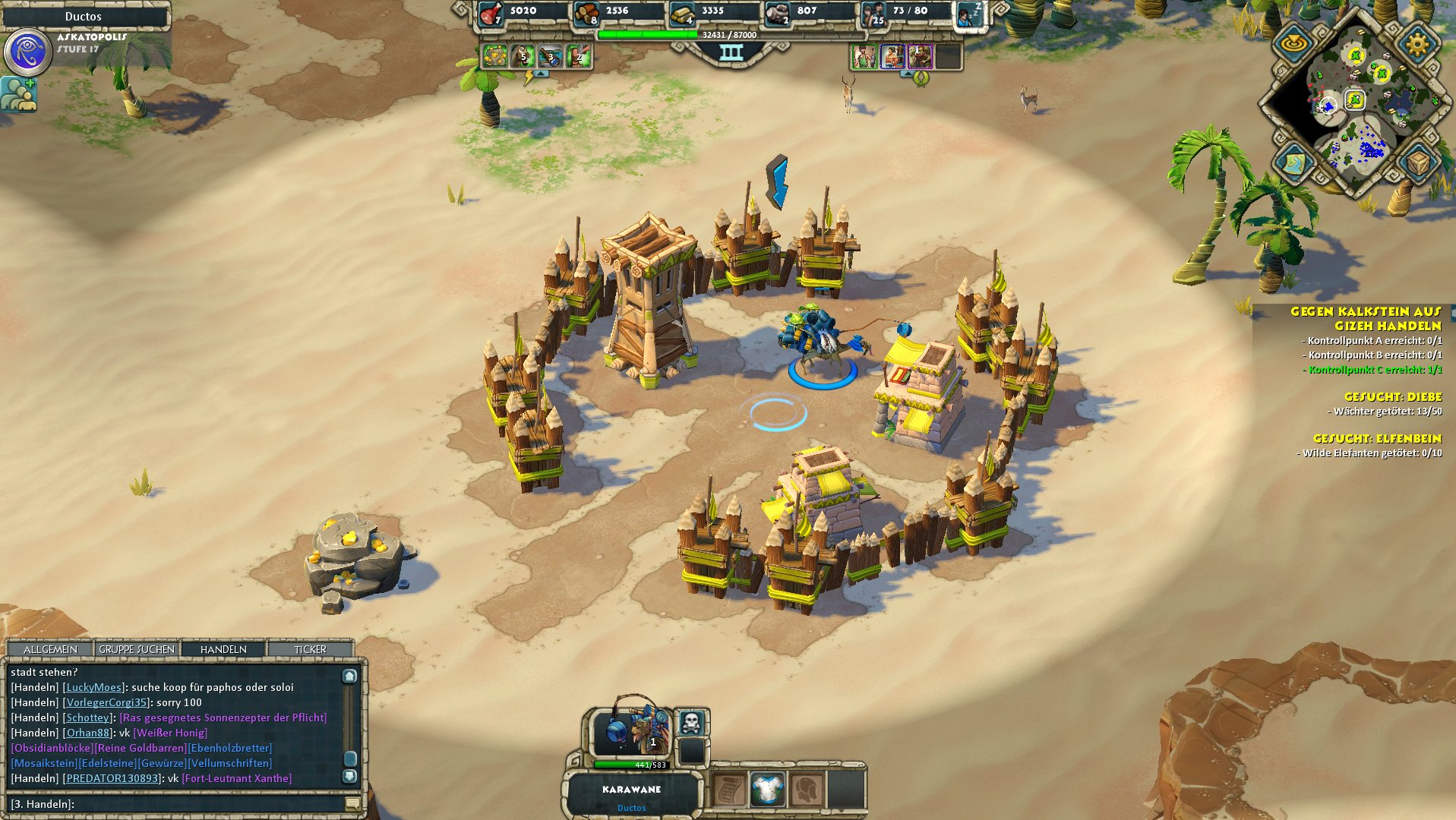Image resolution: width=1456 pixels, height=820 pixels.
Task: Click the minimap signal ping button
Action: (x=1293, y=44)
